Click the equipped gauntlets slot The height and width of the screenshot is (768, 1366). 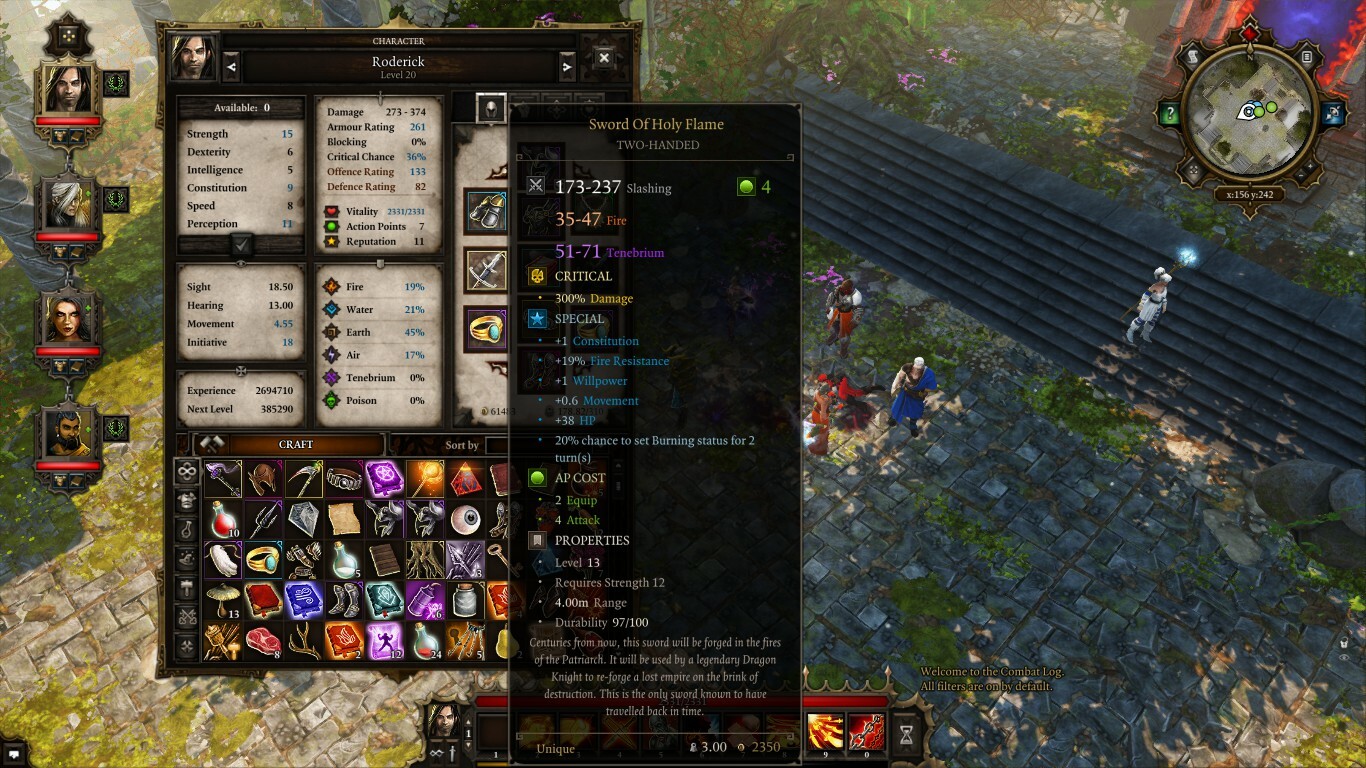(x=487, y=211)
